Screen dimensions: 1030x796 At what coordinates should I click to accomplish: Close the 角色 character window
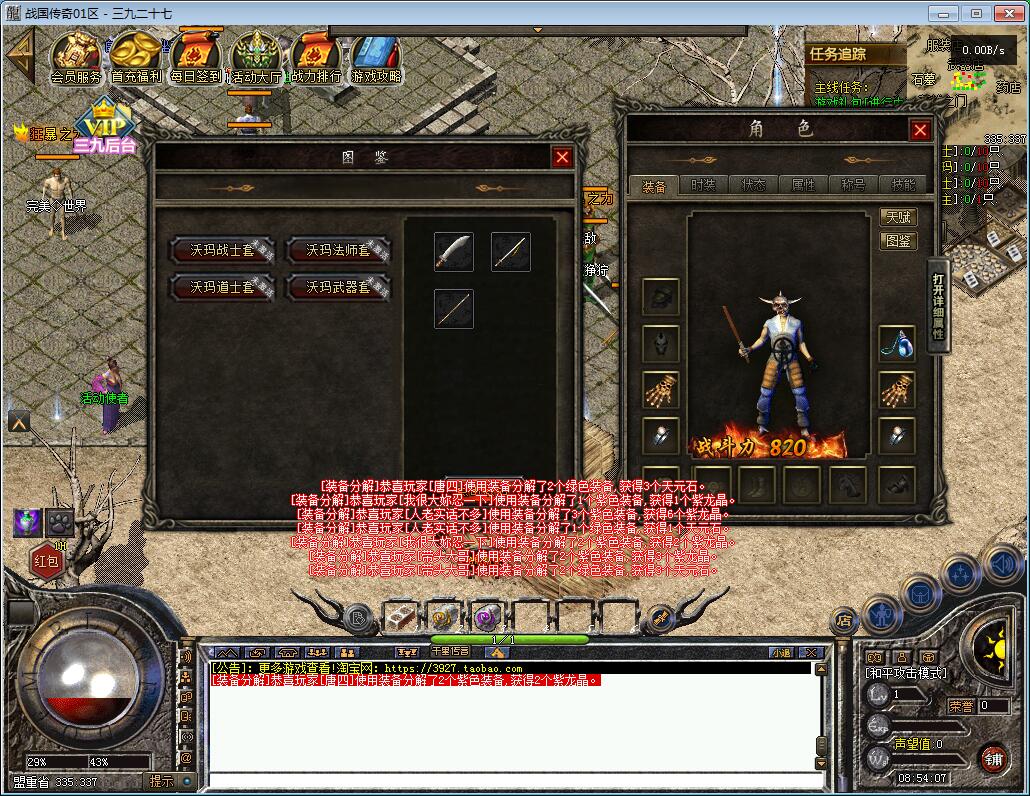click(920, 130)
